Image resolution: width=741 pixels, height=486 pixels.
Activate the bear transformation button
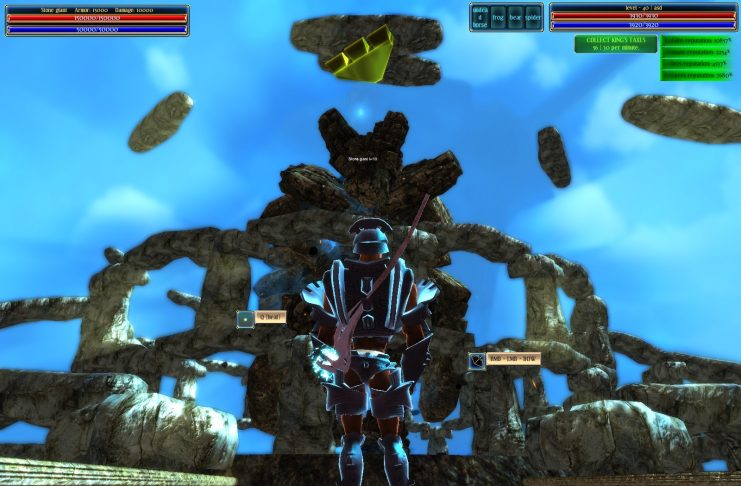click(x=515, y=17)
